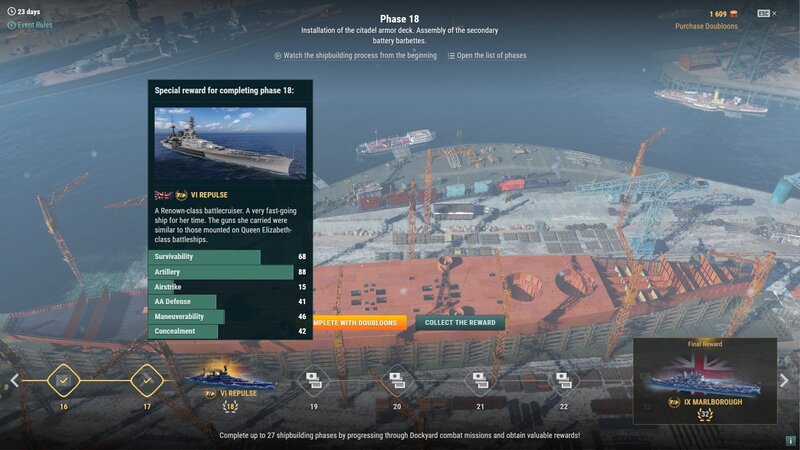Jump to phase 20 on the timeline

397,380
